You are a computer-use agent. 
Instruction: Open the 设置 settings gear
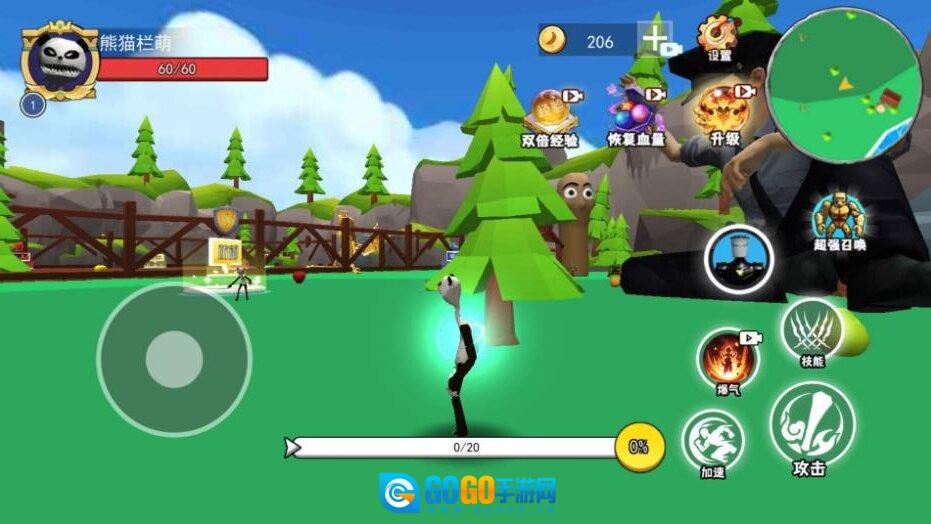718,36
